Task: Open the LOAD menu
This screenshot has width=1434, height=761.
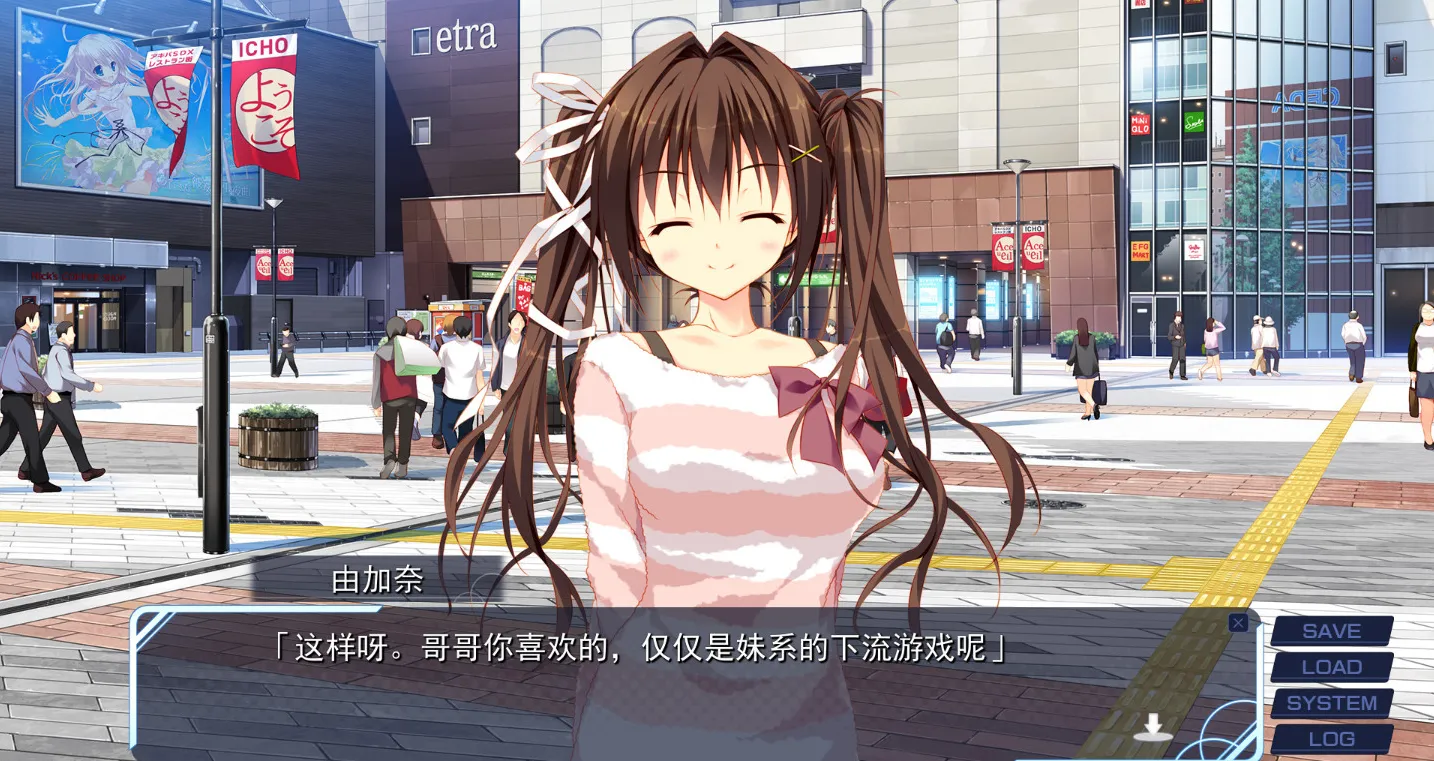Action: coord(1331,667)
